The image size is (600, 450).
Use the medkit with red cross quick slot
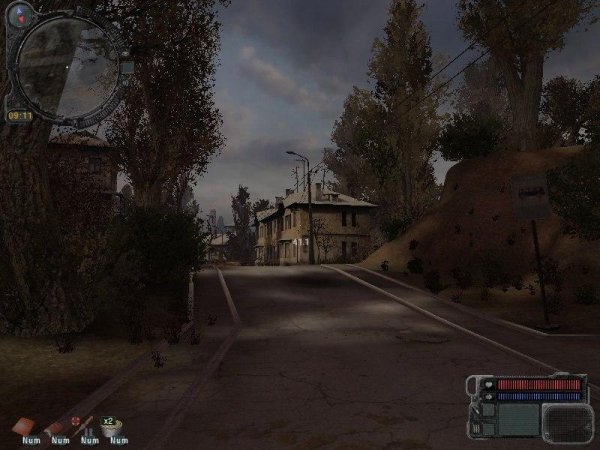[83, 426]
